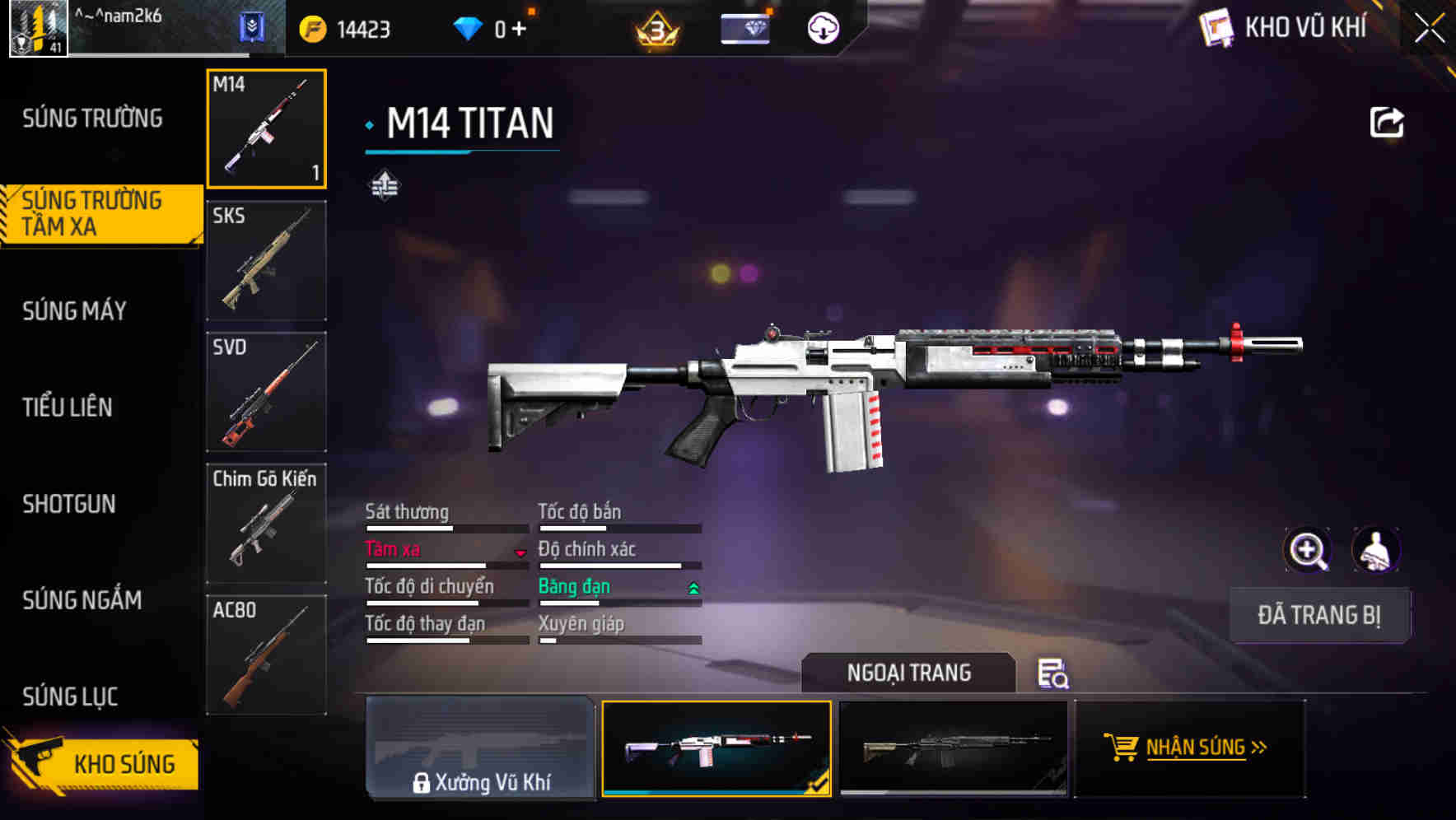Close the weapon armory screen
Viewport: 1456px width, 820px height.
(x=1429, y=29)
